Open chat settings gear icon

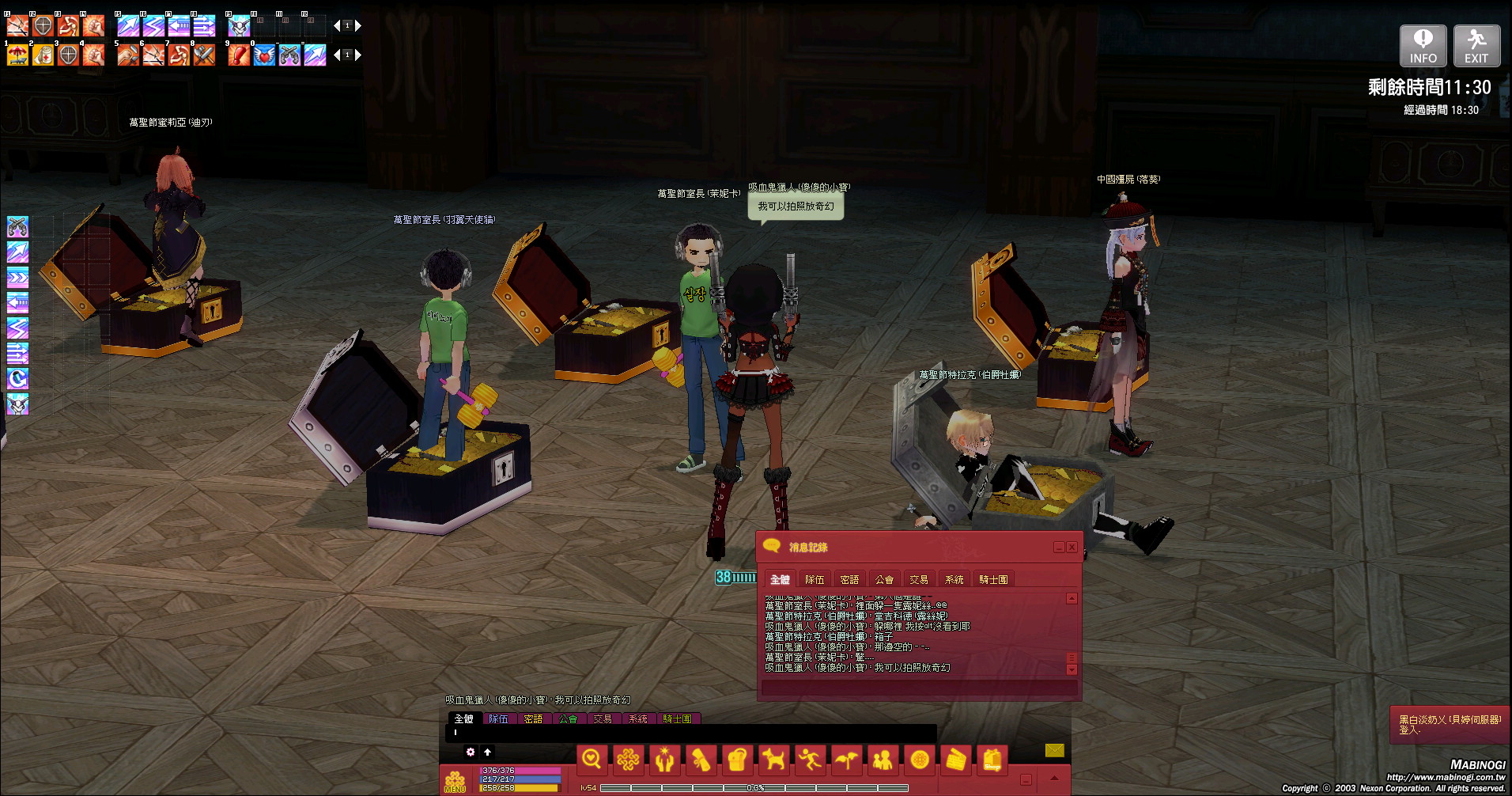471,752
